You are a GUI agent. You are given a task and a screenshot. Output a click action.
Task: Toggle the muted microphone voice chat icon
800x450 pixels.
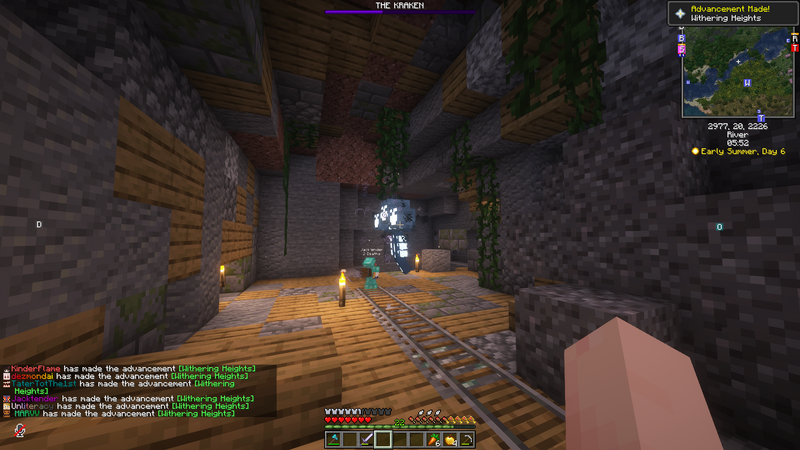click(x=19, y=430)
